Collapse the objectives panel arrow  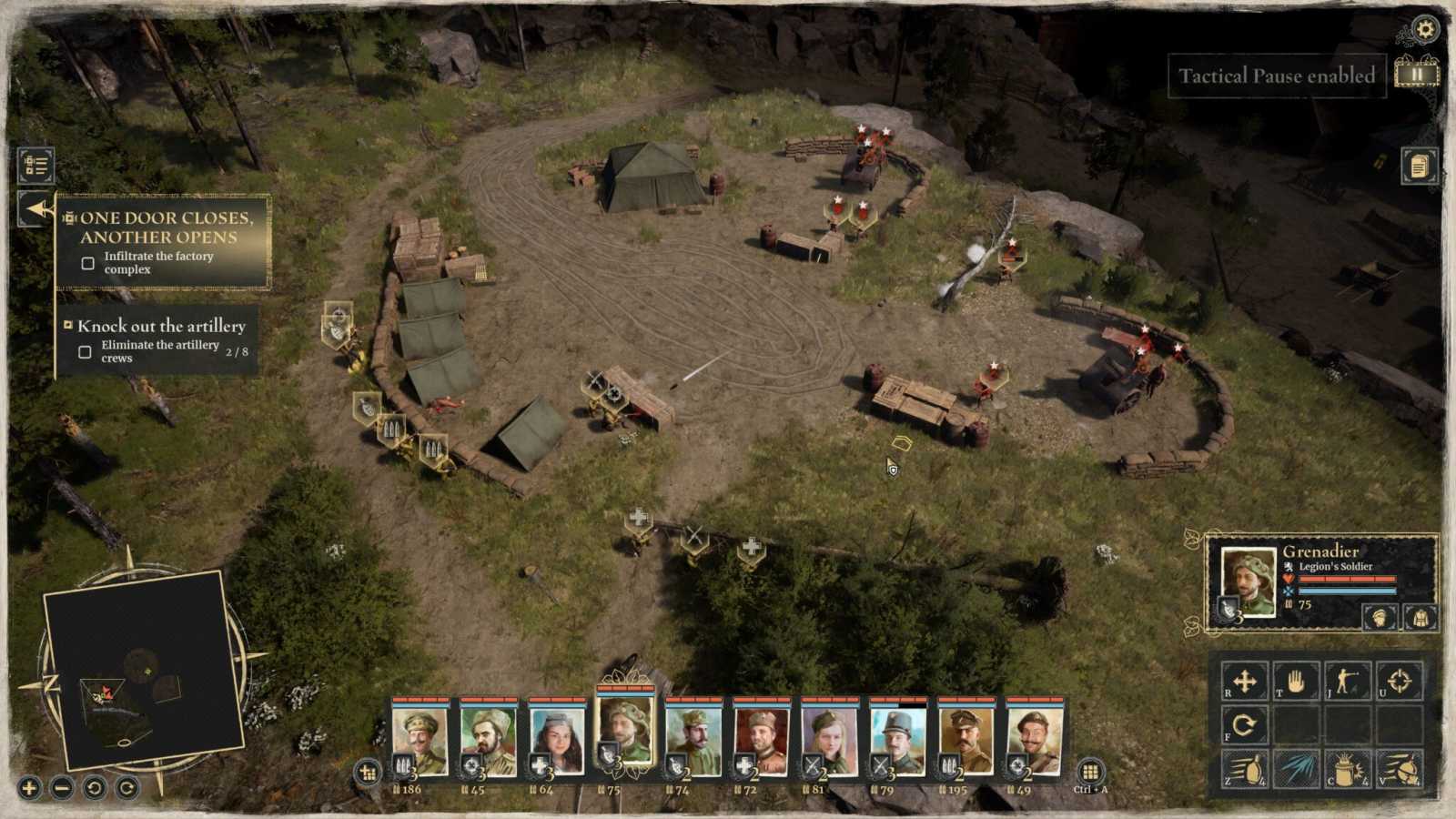36,207
